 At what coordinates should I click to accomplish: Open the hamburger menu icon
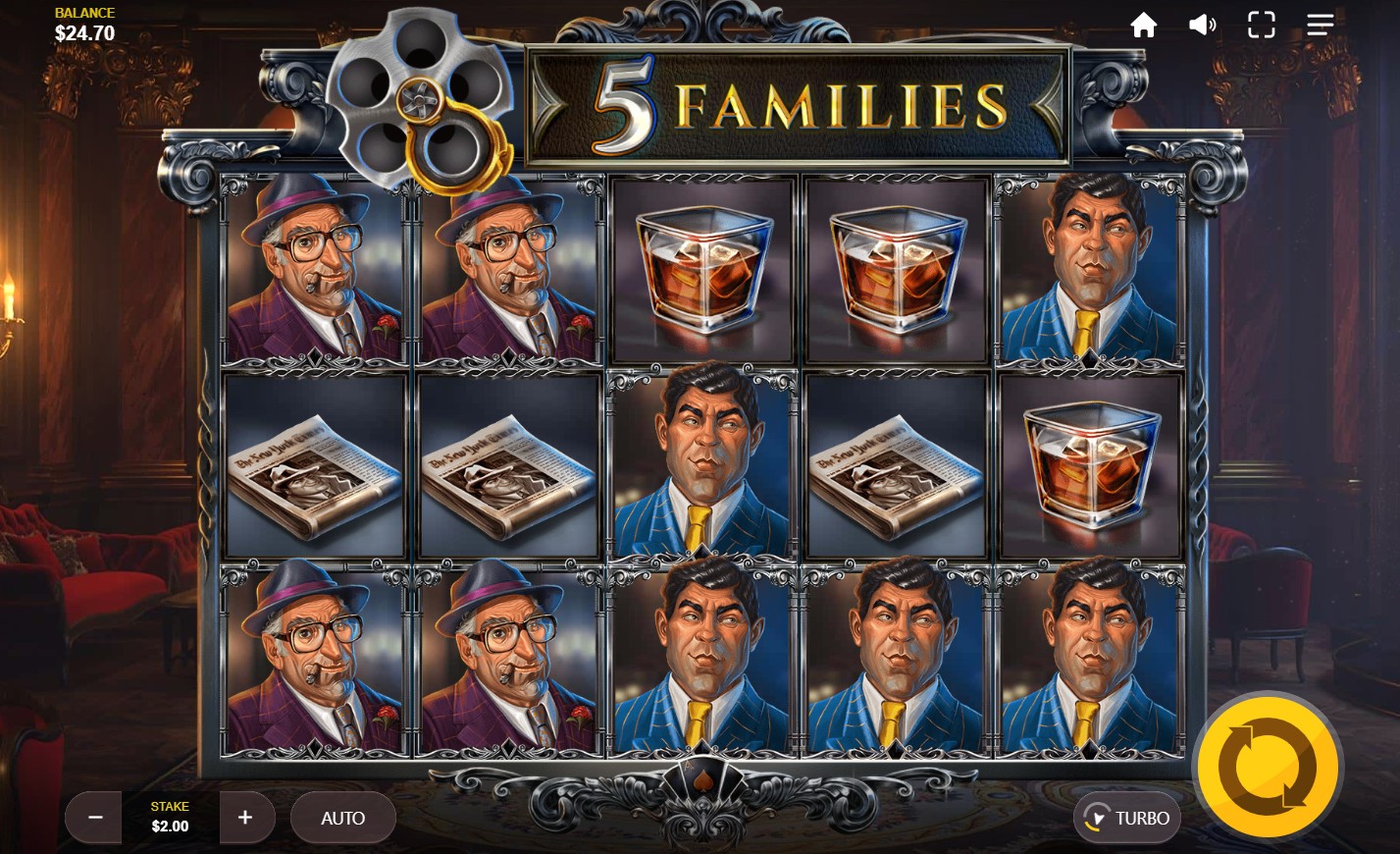[x=1320, y=25]
